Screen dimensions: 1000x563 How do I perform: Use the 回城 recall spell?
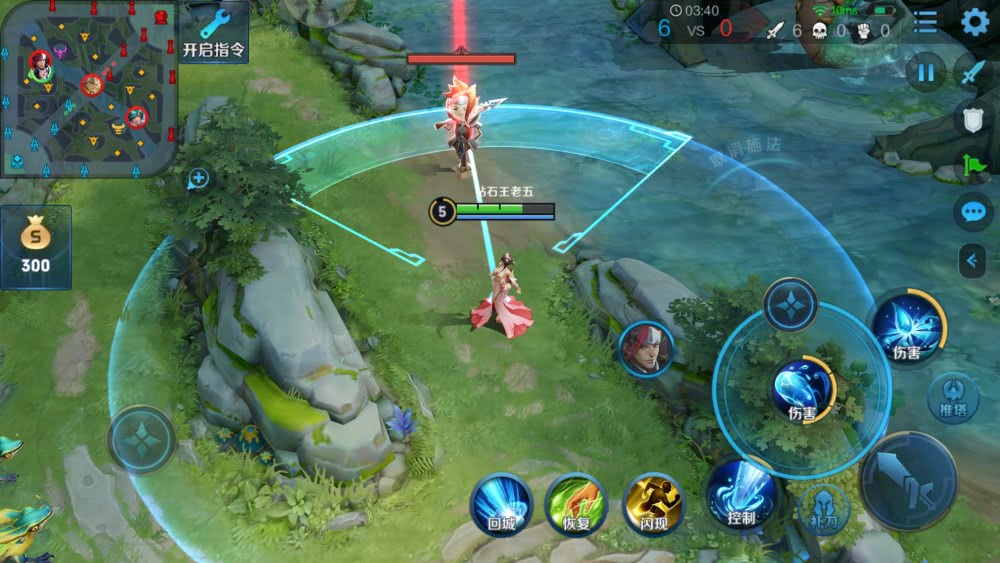coord(501,503)
